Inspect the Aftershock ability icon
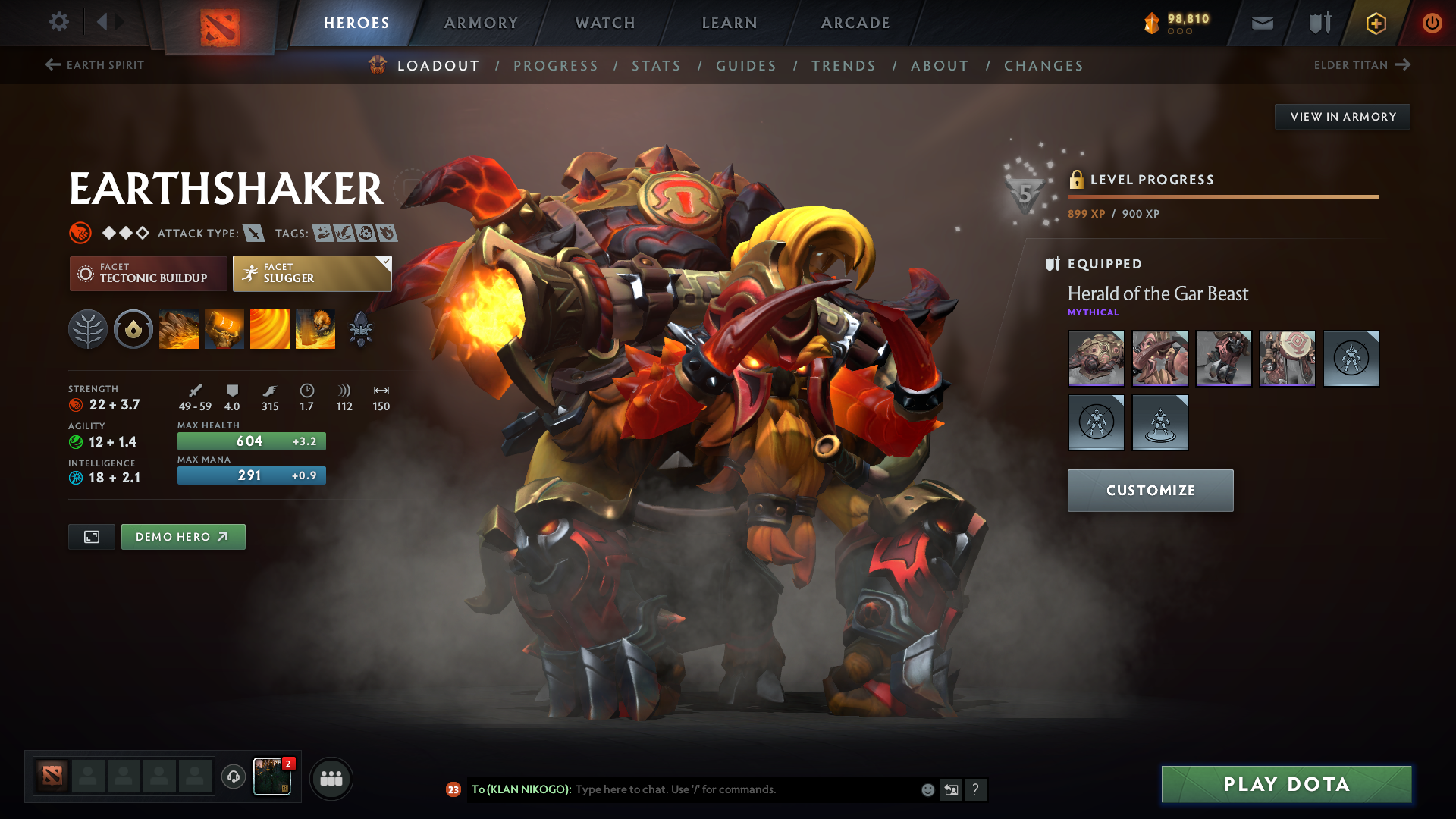 [269, 328]
